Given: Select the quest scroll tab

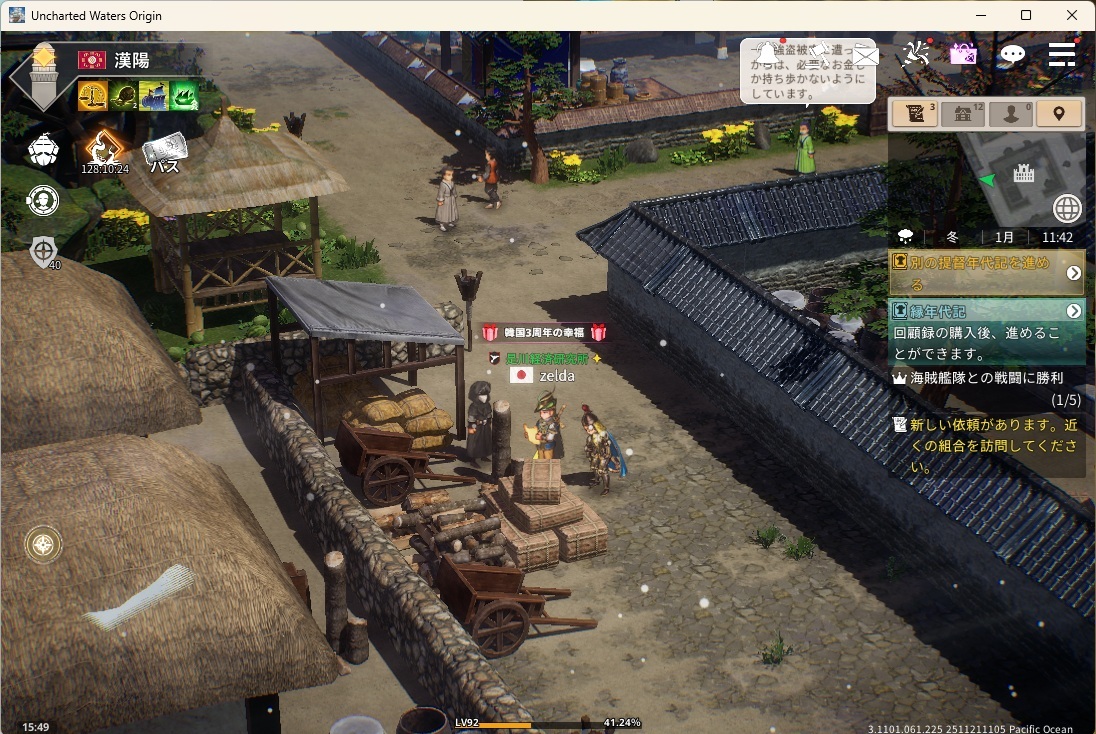Looking at the screenshot, I should coord(914,113).
